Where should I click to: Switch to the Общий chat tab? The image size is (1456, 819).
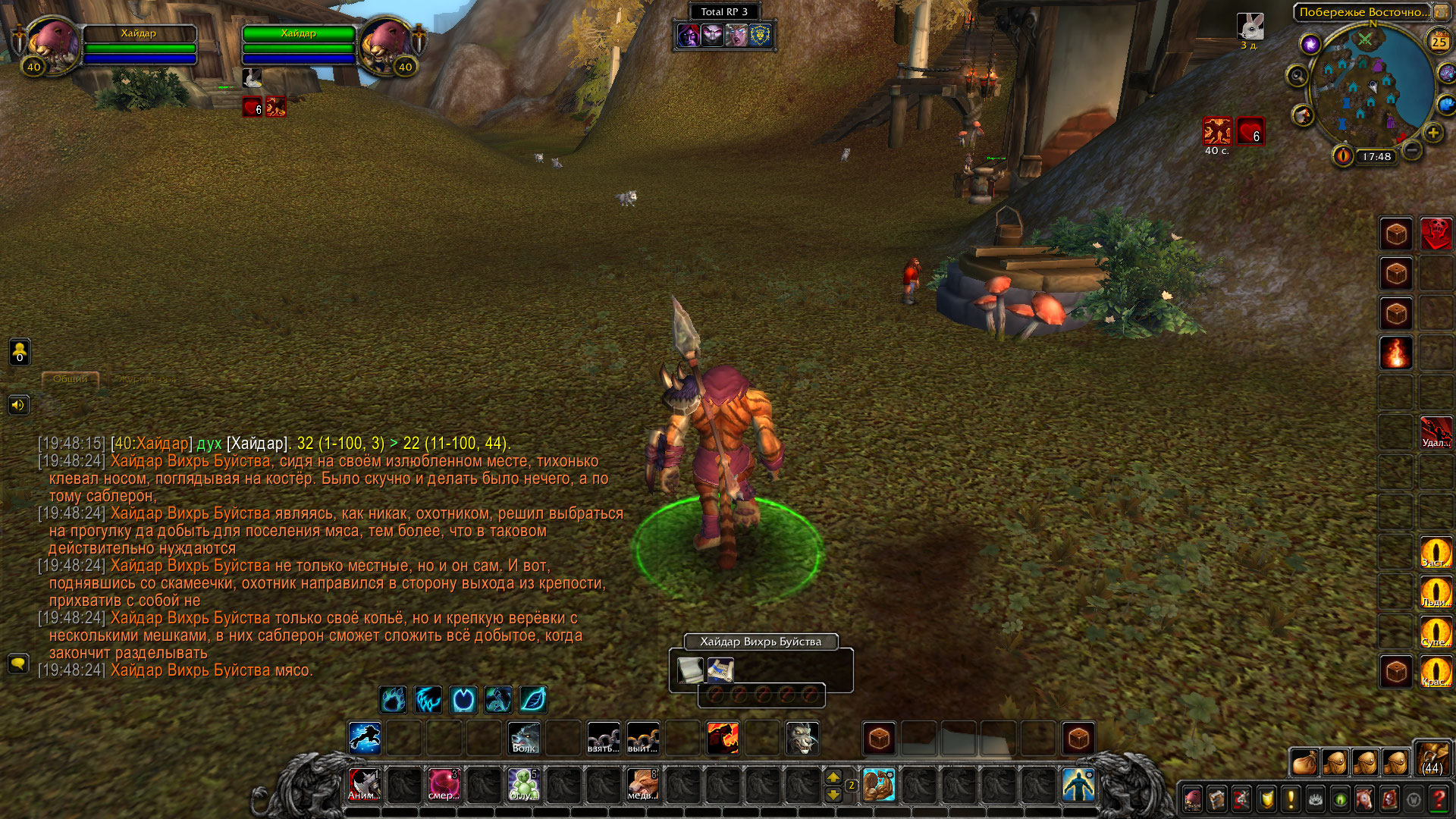pos(71,378)
